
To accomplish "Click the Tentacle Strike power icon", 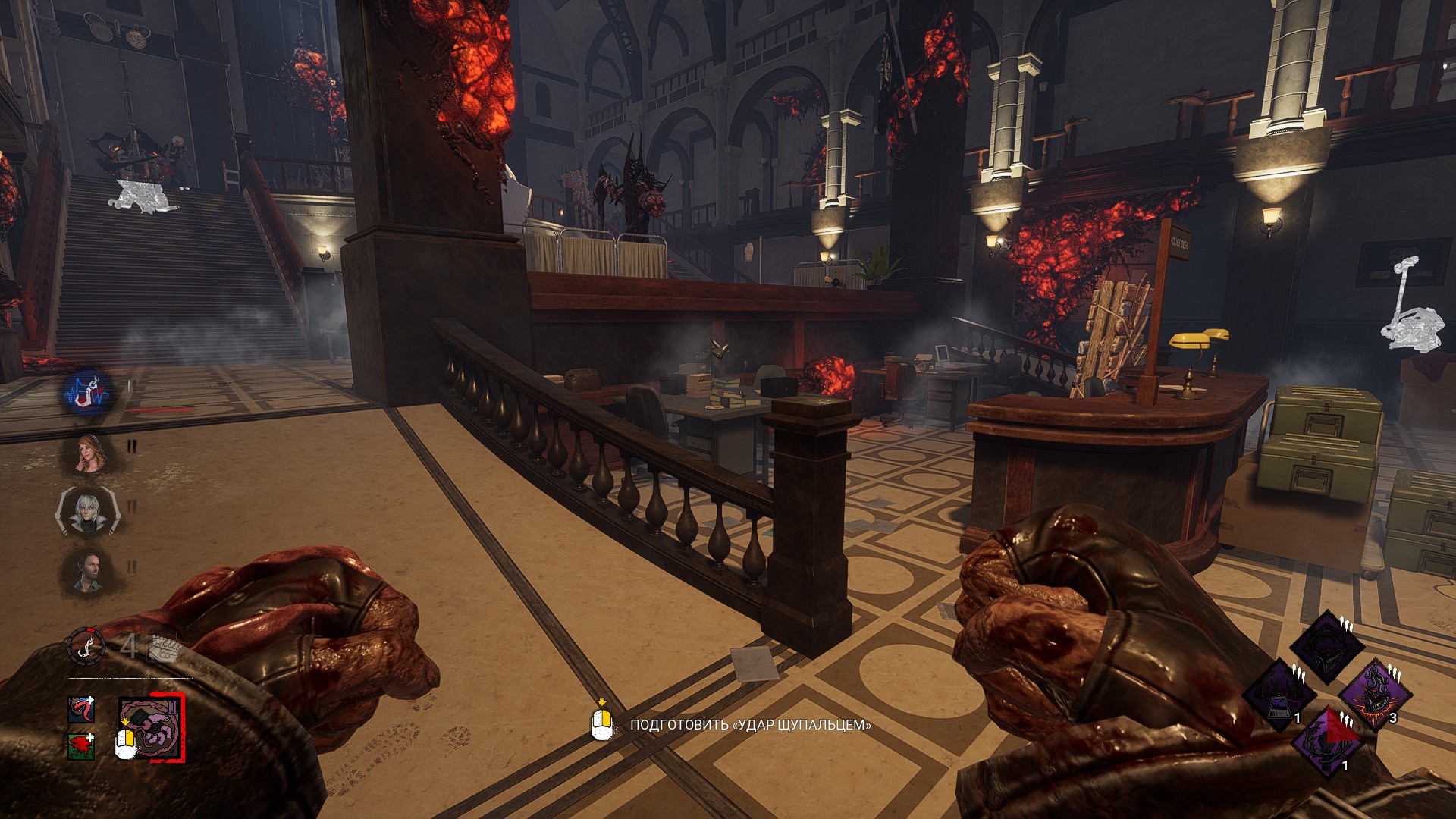I will click(151, 729).
